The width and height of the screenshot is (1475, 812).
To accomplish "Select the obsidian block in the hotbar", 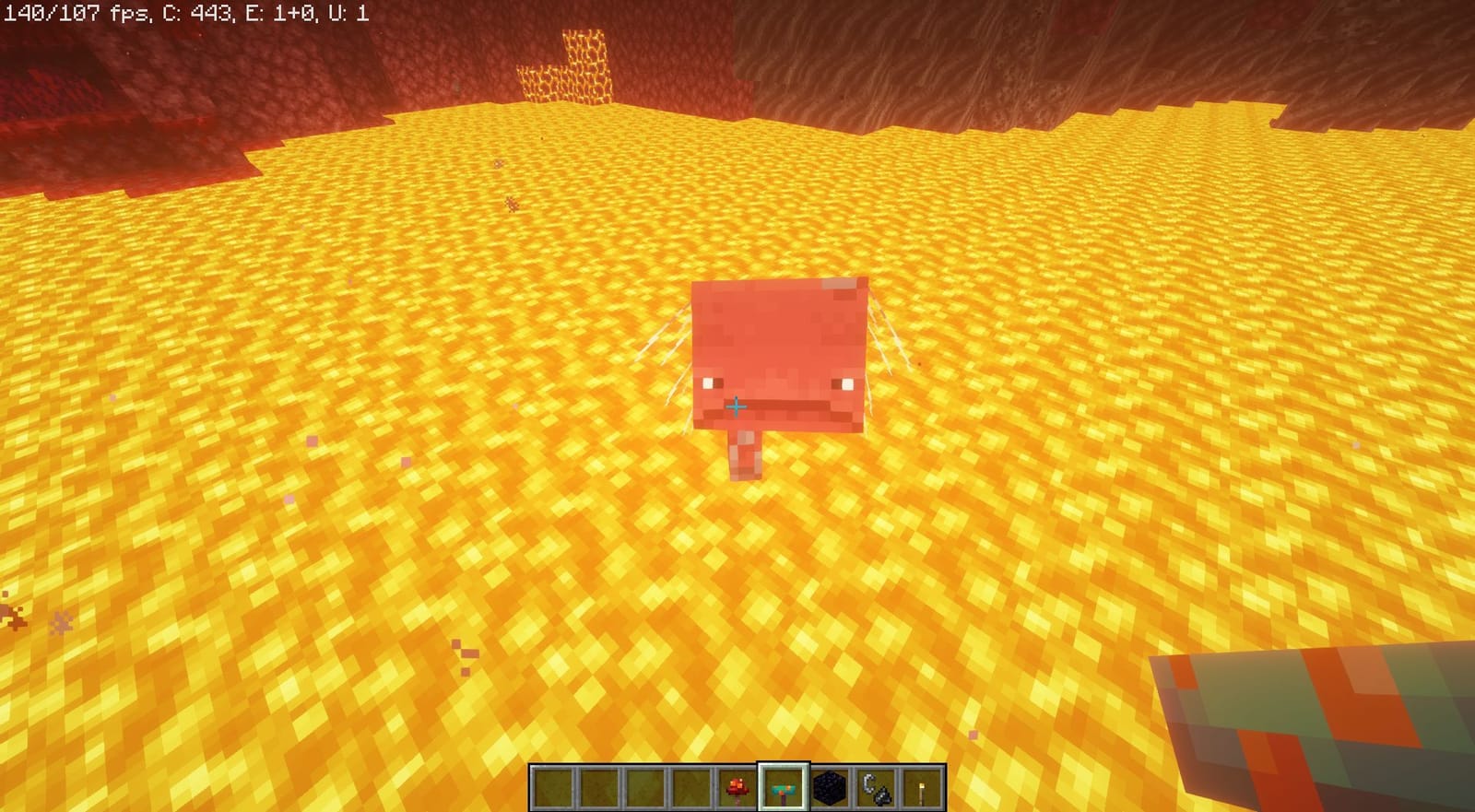I will pos(830,785).
